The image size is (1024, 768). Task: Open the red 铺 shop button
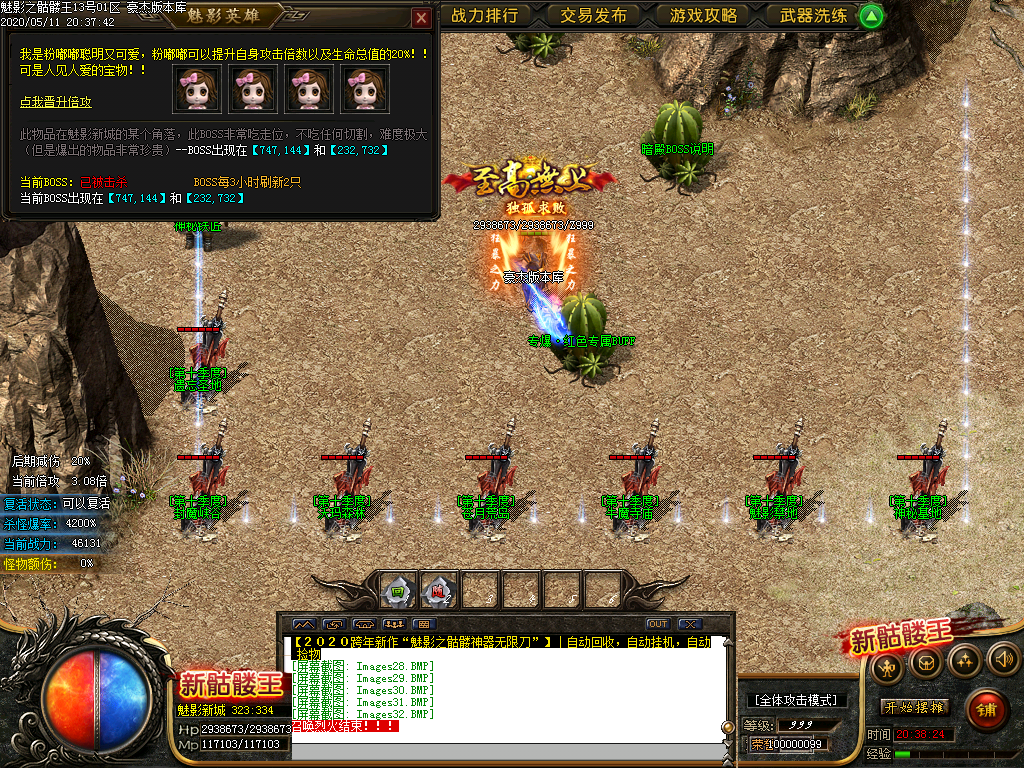click(x=986, y=709)
